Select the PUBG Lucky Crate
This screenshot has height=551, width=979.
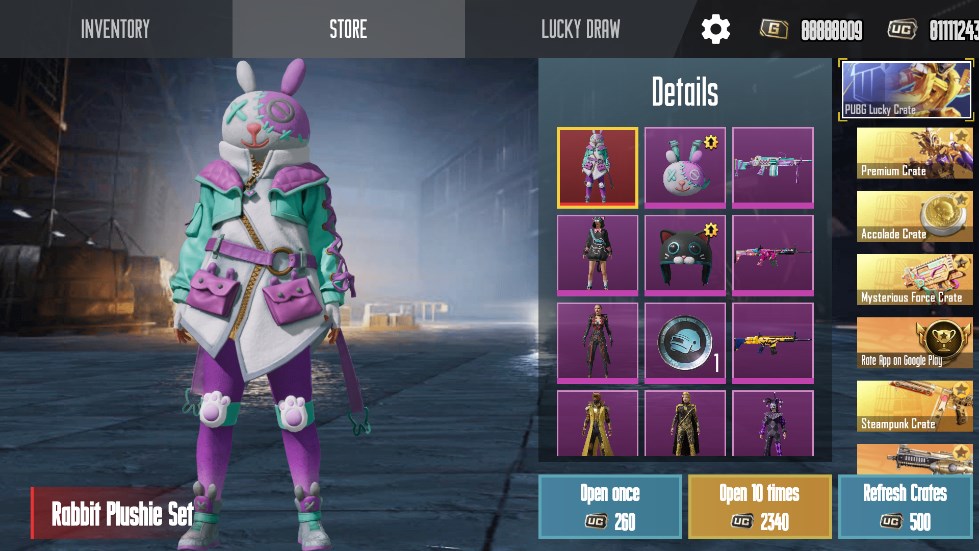point(906,90)
